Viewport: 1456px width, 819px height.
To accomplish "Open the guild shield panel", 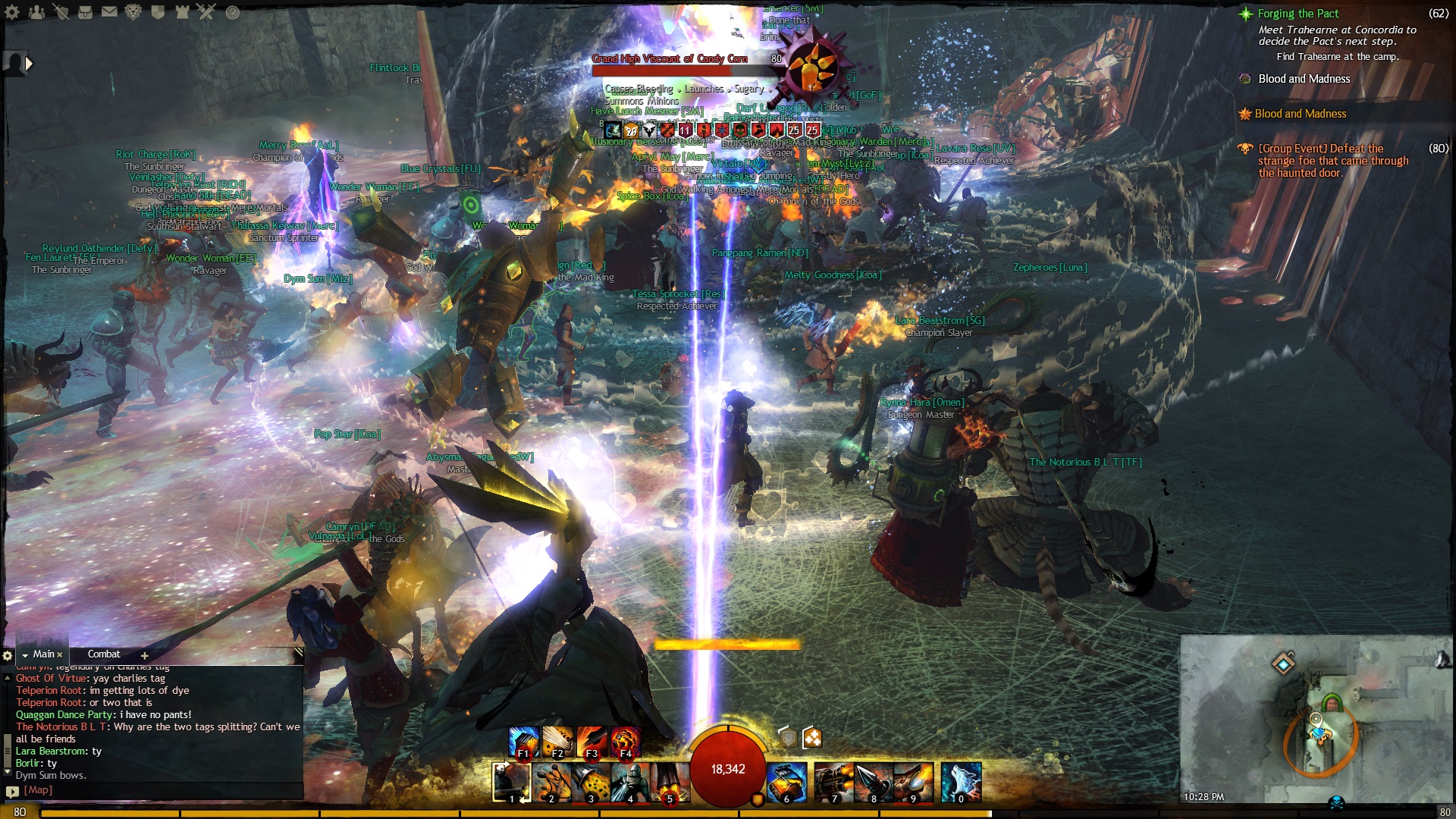I will [x=158, y=12].
